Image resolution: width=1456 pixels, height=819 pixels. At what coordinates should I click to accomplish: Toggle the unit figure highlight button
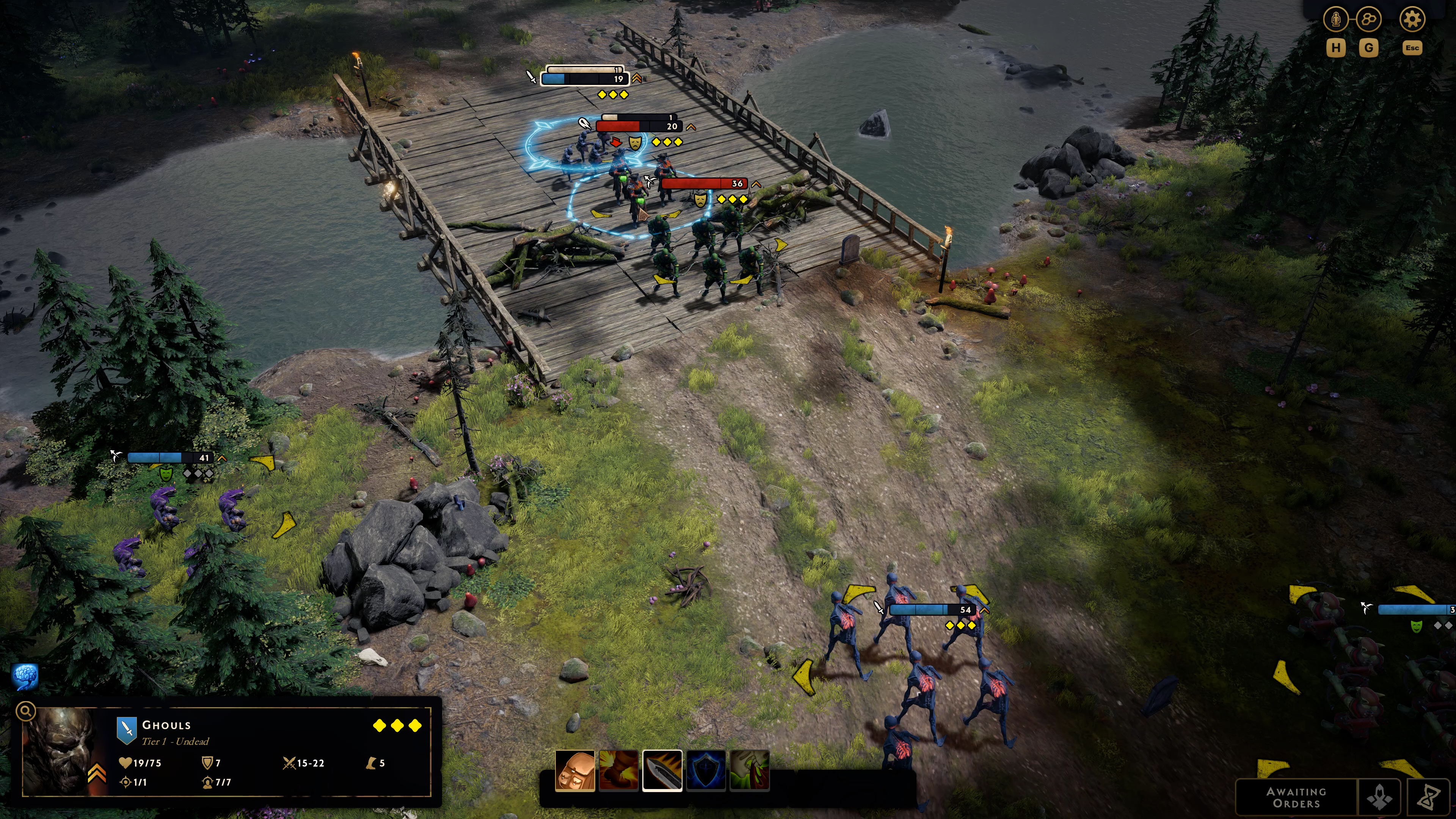[1335, 20]
